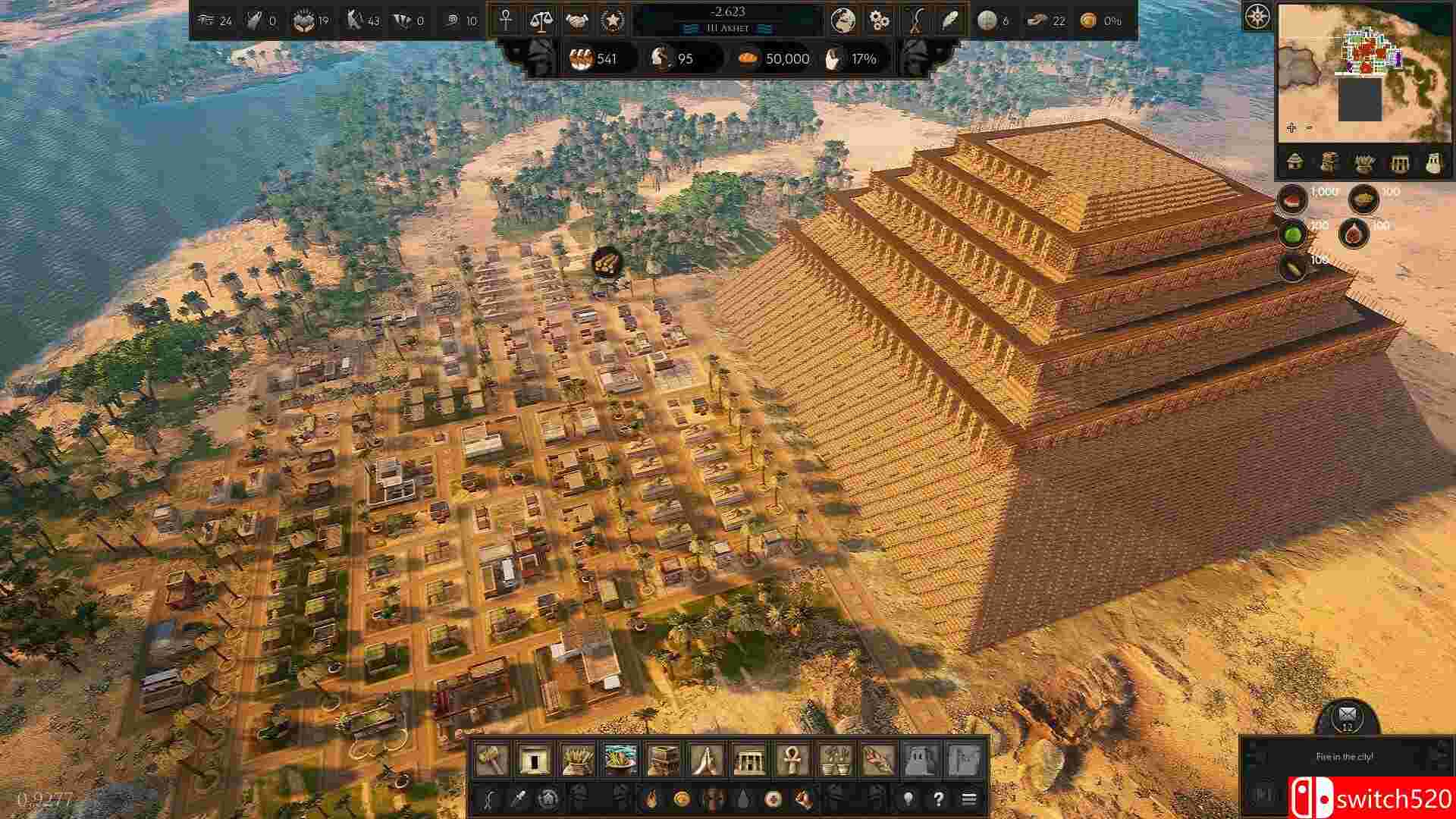Screen dimensions: 1456x819
Task: Toggle the water supply overlay
Action: click(x=744, y=799)
